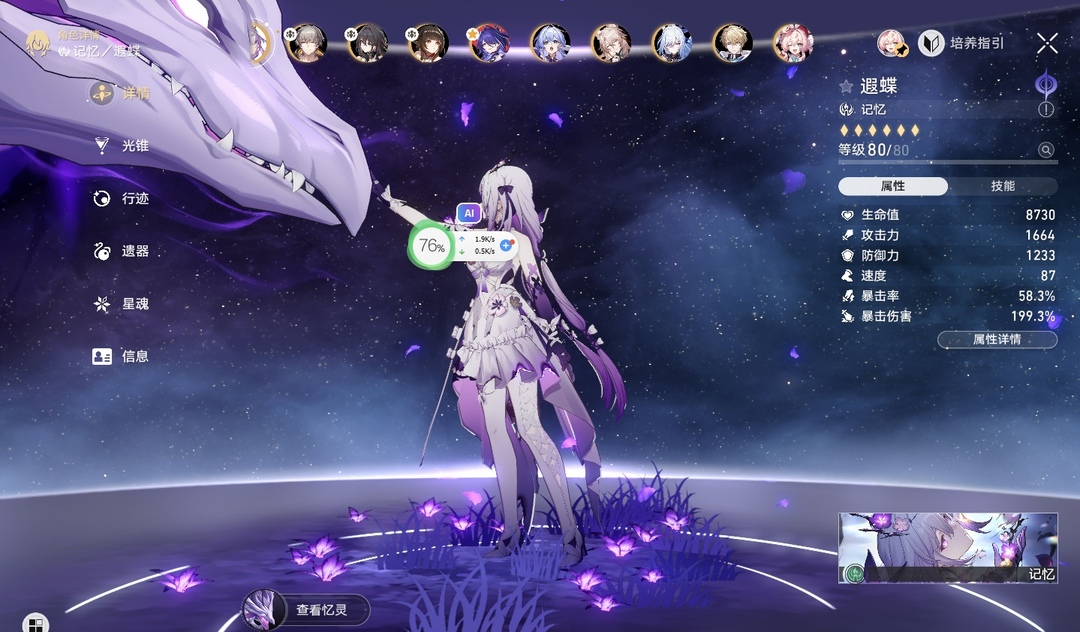
Task: Switch to the 技能 (Skills) tab
Action: click(x=1002, y=186)
